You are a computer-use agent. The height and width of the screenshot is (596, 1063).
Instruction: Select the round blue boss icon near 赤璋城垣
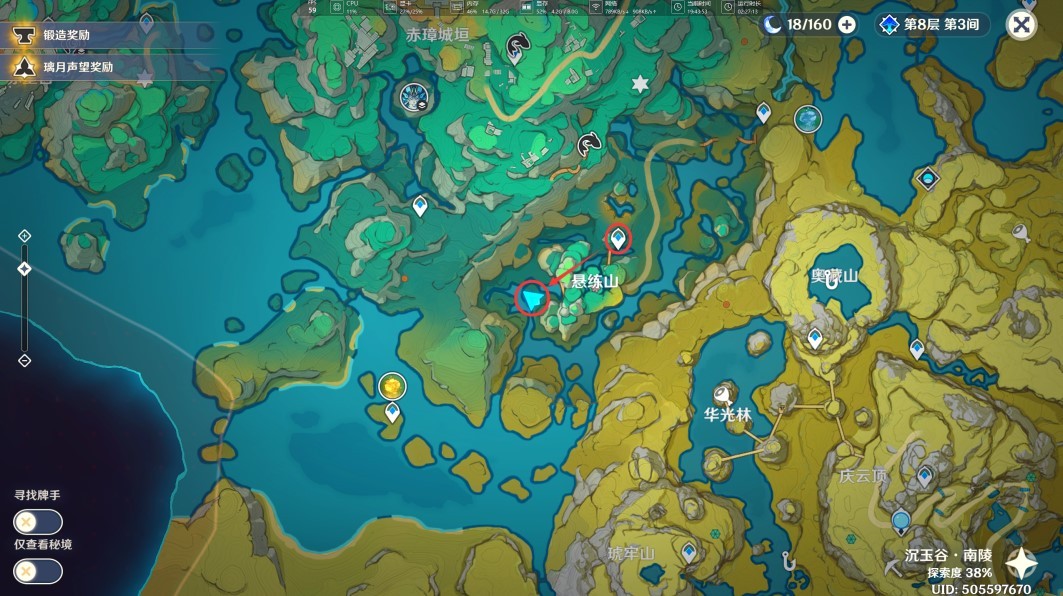(x=413, y=97)
